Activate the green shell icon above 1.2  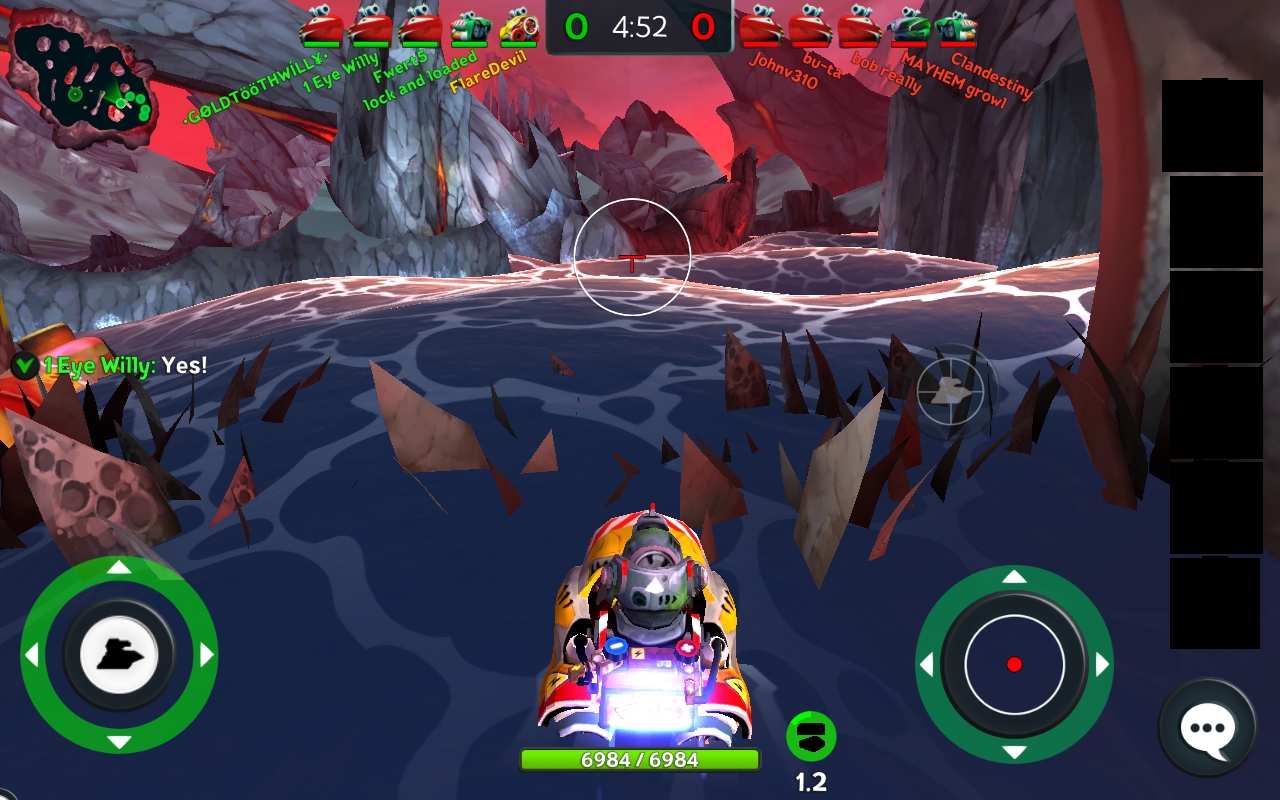click(x=811, y=737)
